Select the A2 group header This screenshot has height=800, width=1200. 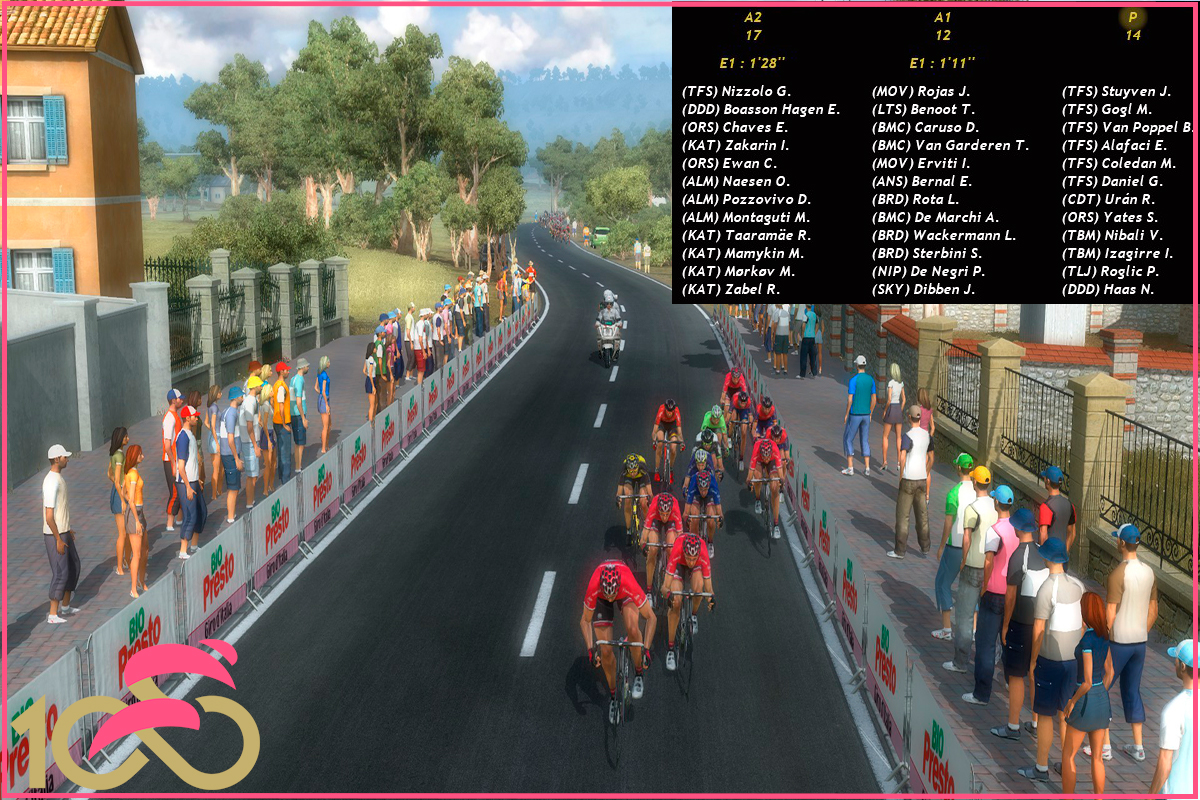point(753,26)
